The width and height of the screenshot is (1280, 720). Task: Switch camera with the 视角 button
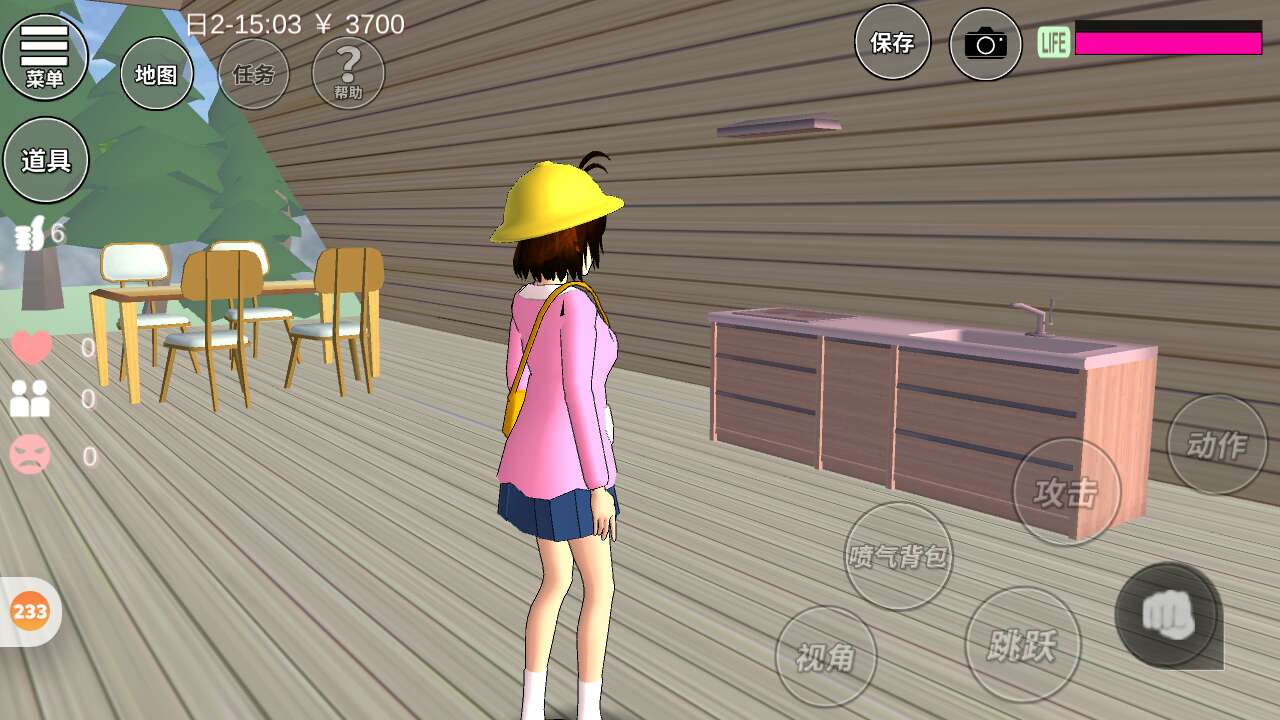(826, 656)
